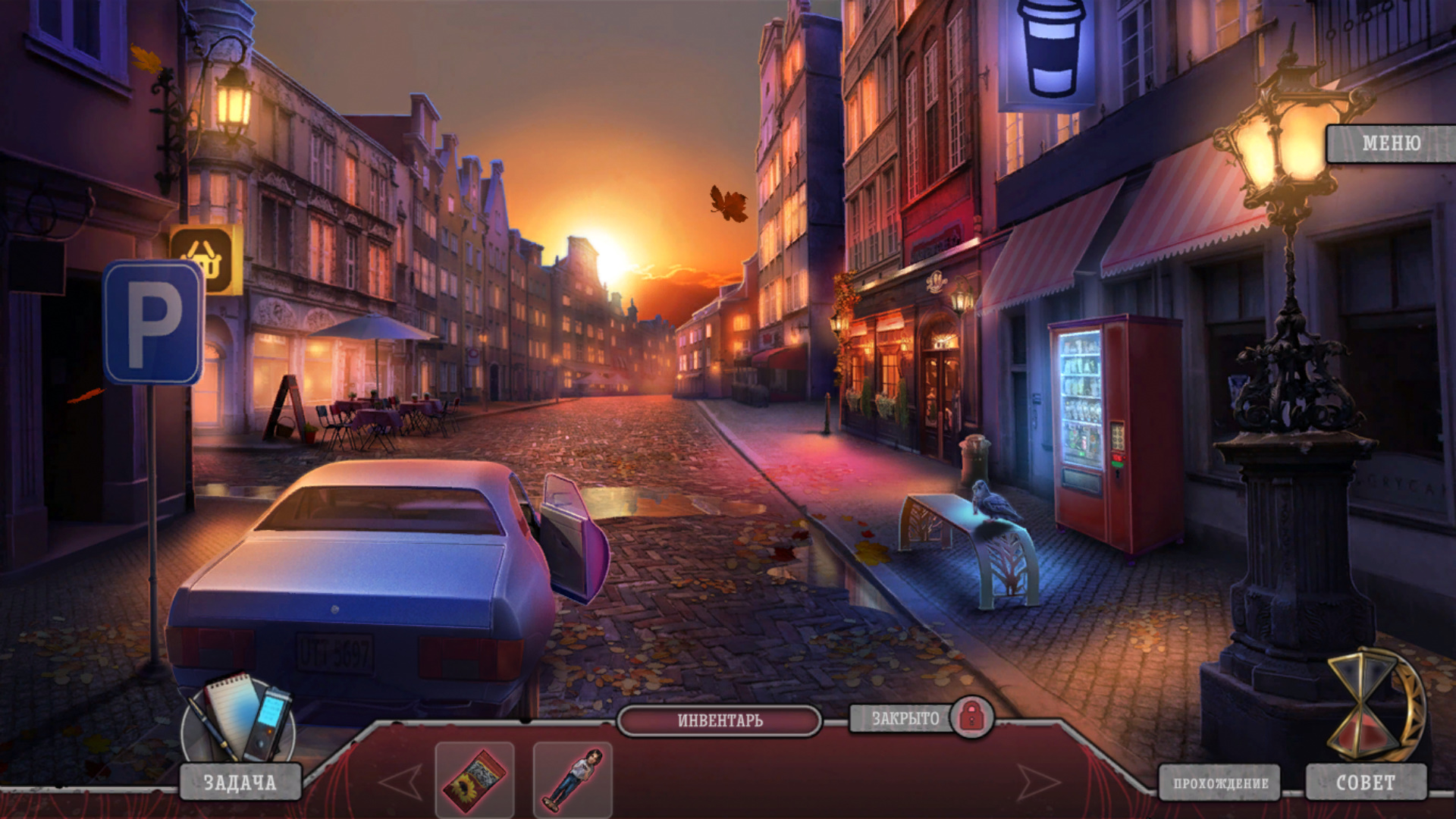
Task: Open the ПРОХОЖДЕНИЕ walkthrough guide
Action: [1220, 783]
